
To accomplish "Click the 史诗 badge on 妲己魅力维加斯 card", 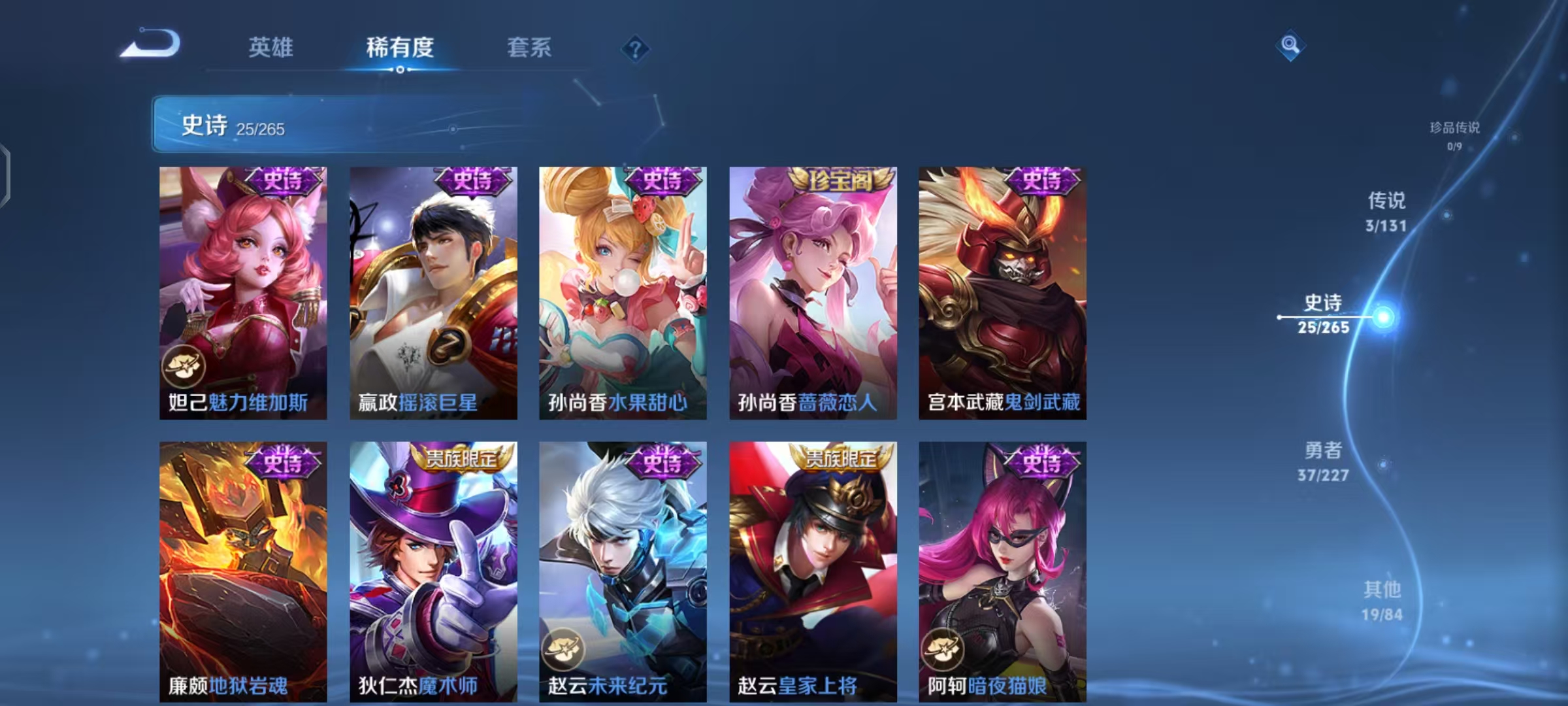I will click(x=284, y=183).
